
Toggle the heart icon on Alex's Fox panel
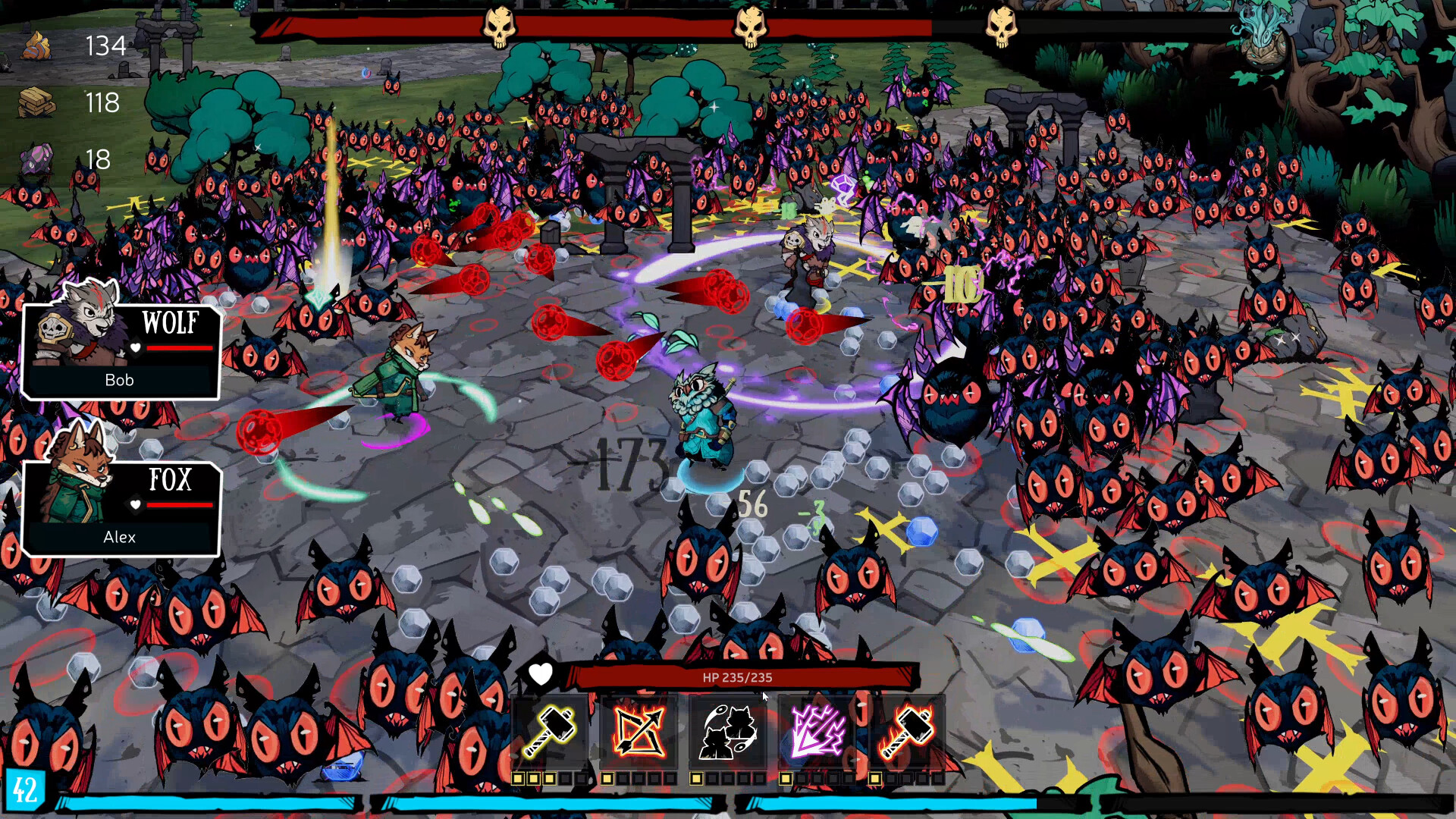click(134, 506)
